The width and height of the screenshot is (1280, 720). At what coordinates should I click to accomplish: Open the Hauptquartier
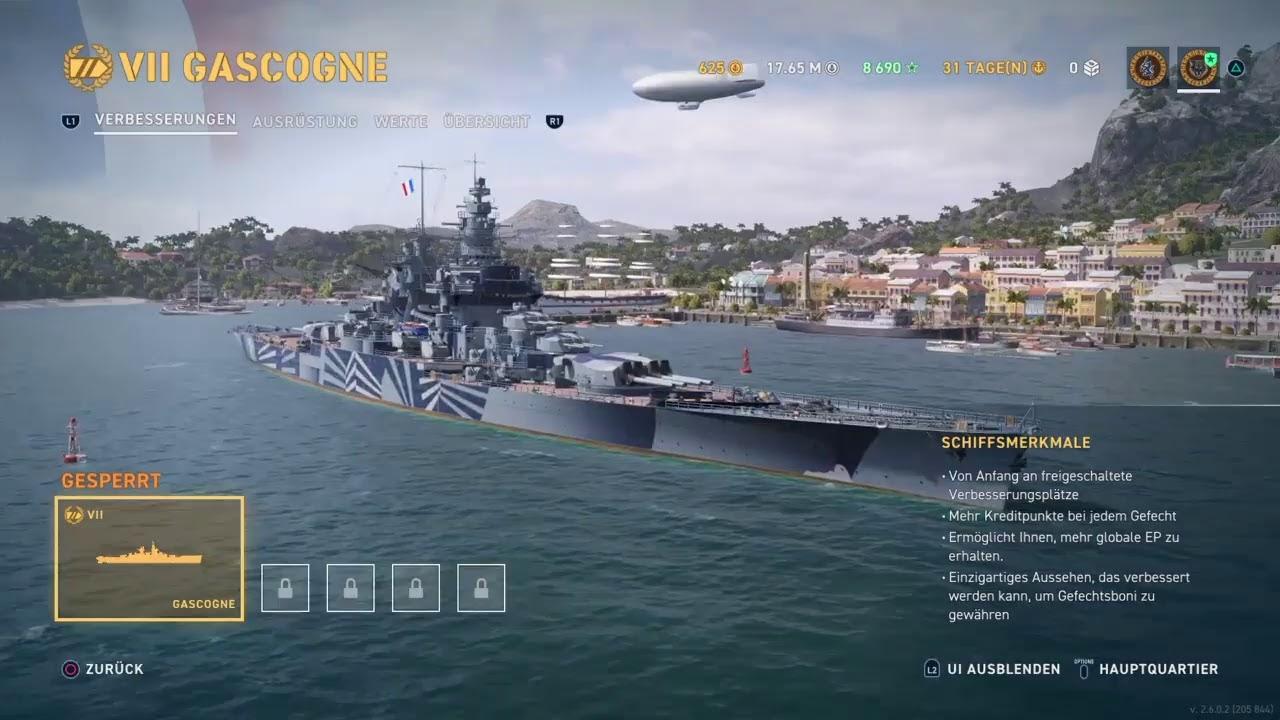click(x=1158, y=669)
